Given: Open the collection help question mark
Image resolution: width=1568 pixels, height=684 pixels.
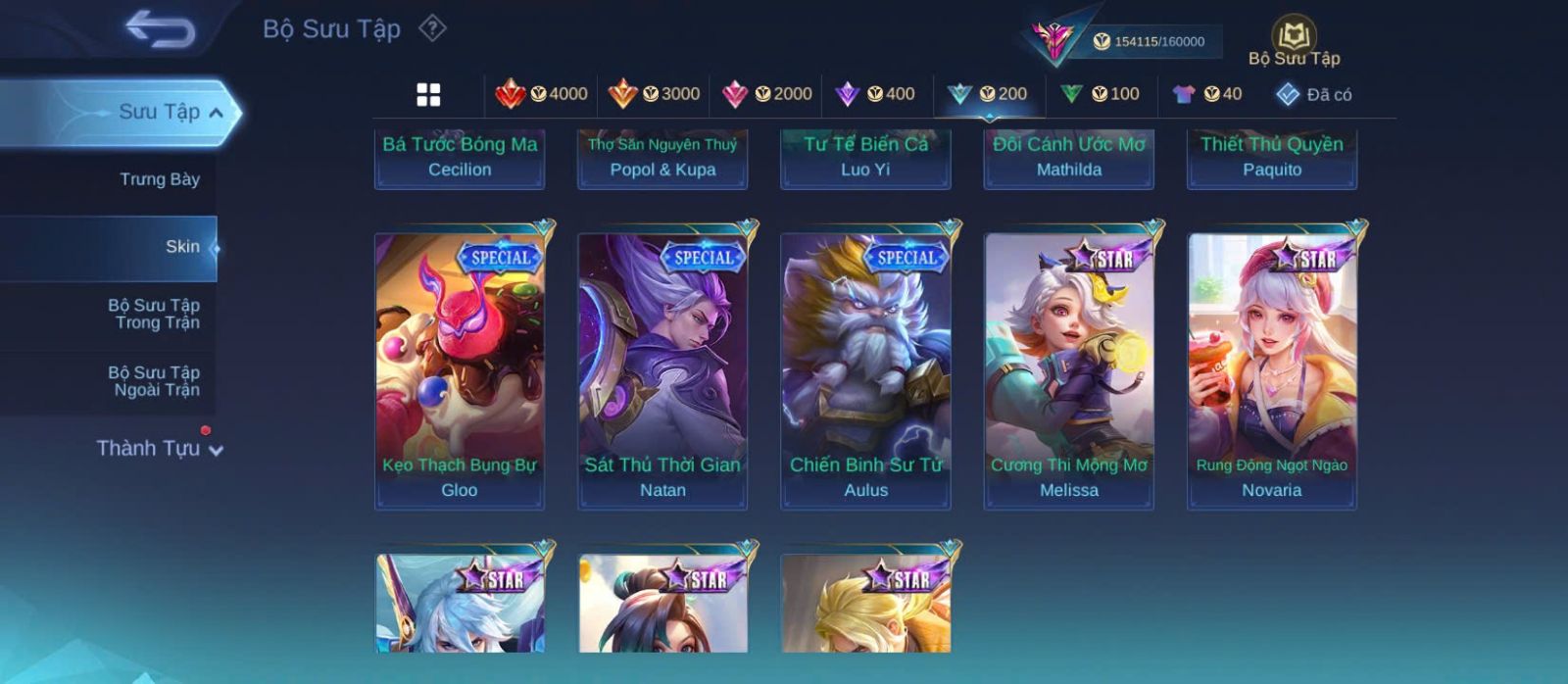Looking at the screenshot, I should coord(432,28).
